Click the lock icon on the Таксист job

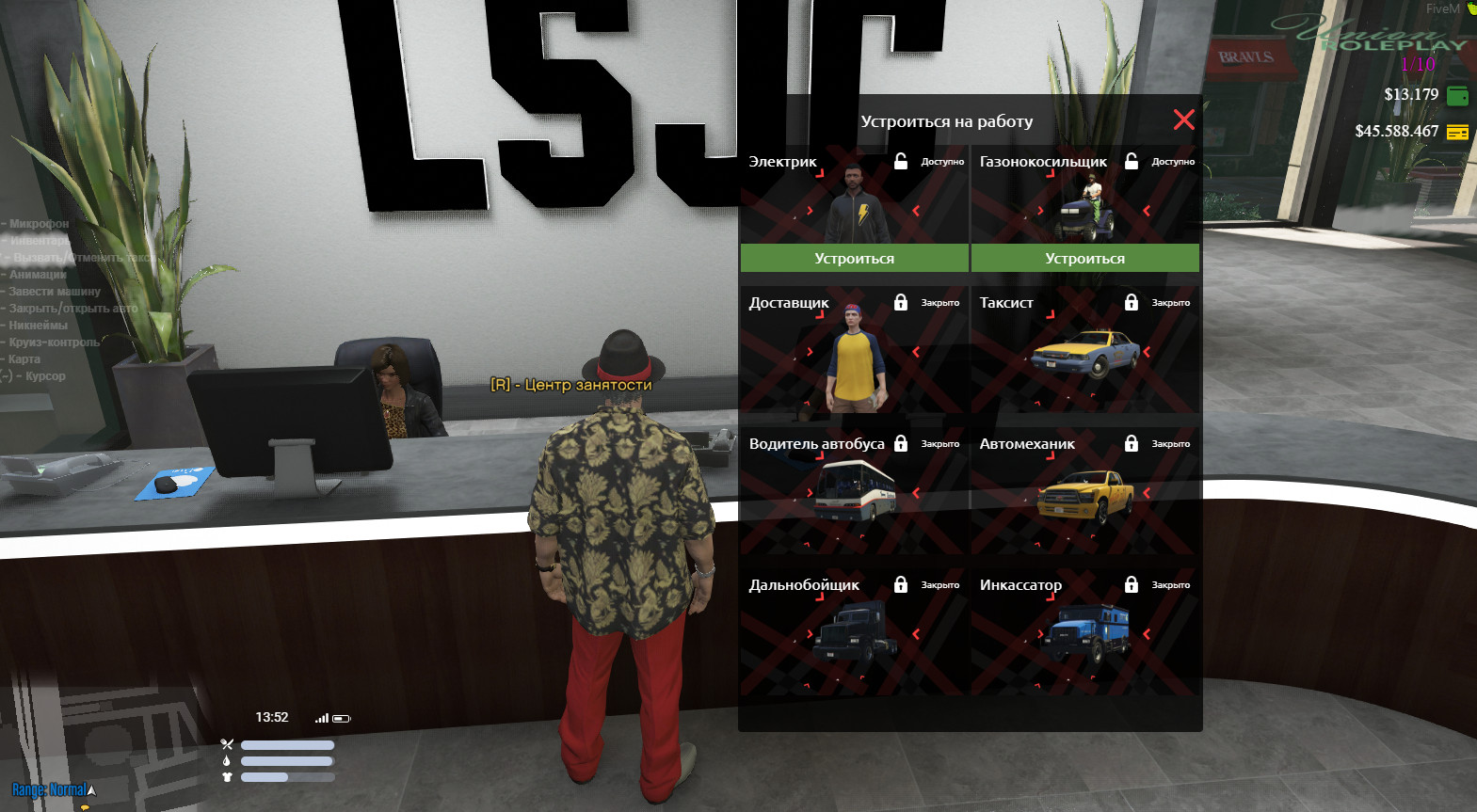(x=1132, y=302)
